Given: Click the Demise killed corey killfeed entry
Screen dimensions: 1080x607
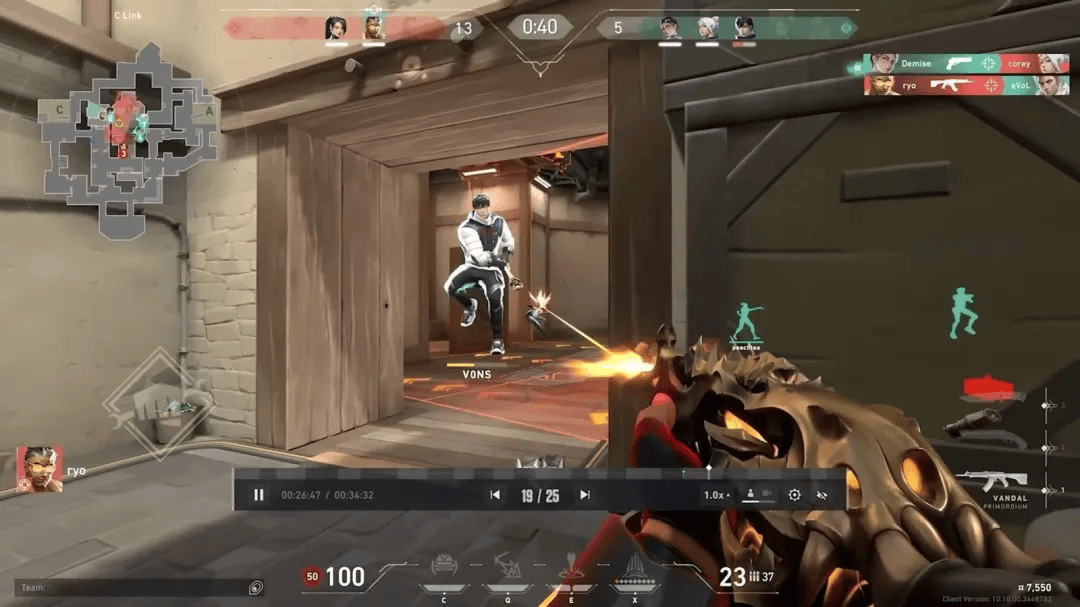Looking at the screenshot, I should 966,63.
